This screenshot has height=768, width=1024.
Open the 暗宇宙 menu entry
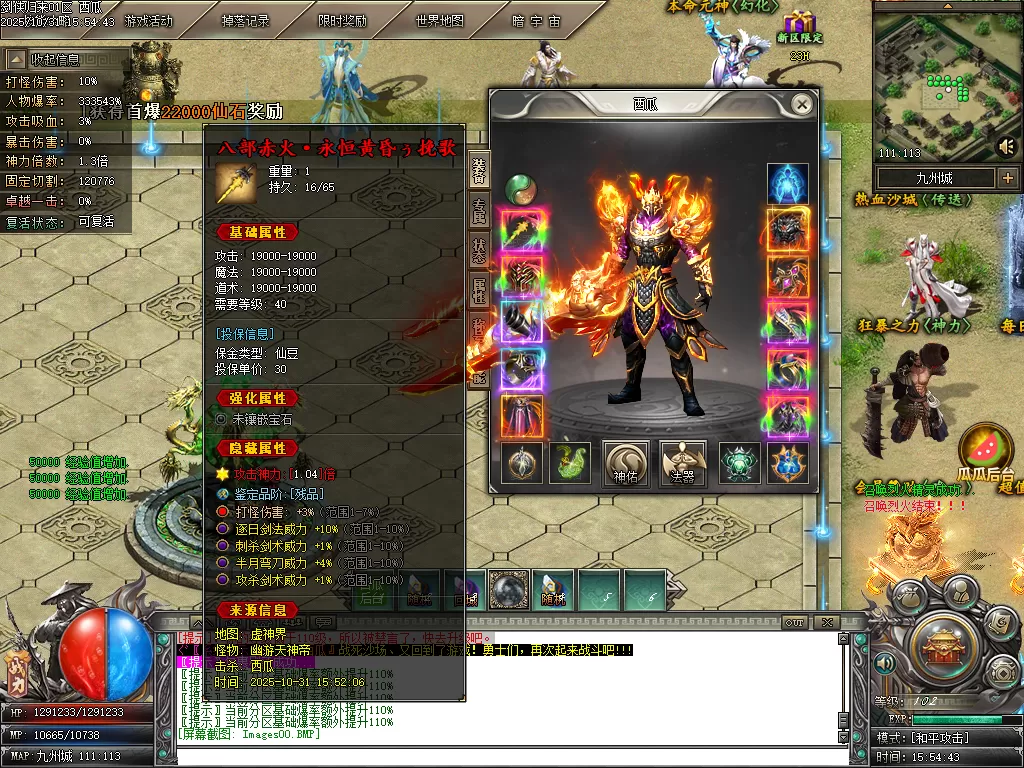[x=536, y=21]
